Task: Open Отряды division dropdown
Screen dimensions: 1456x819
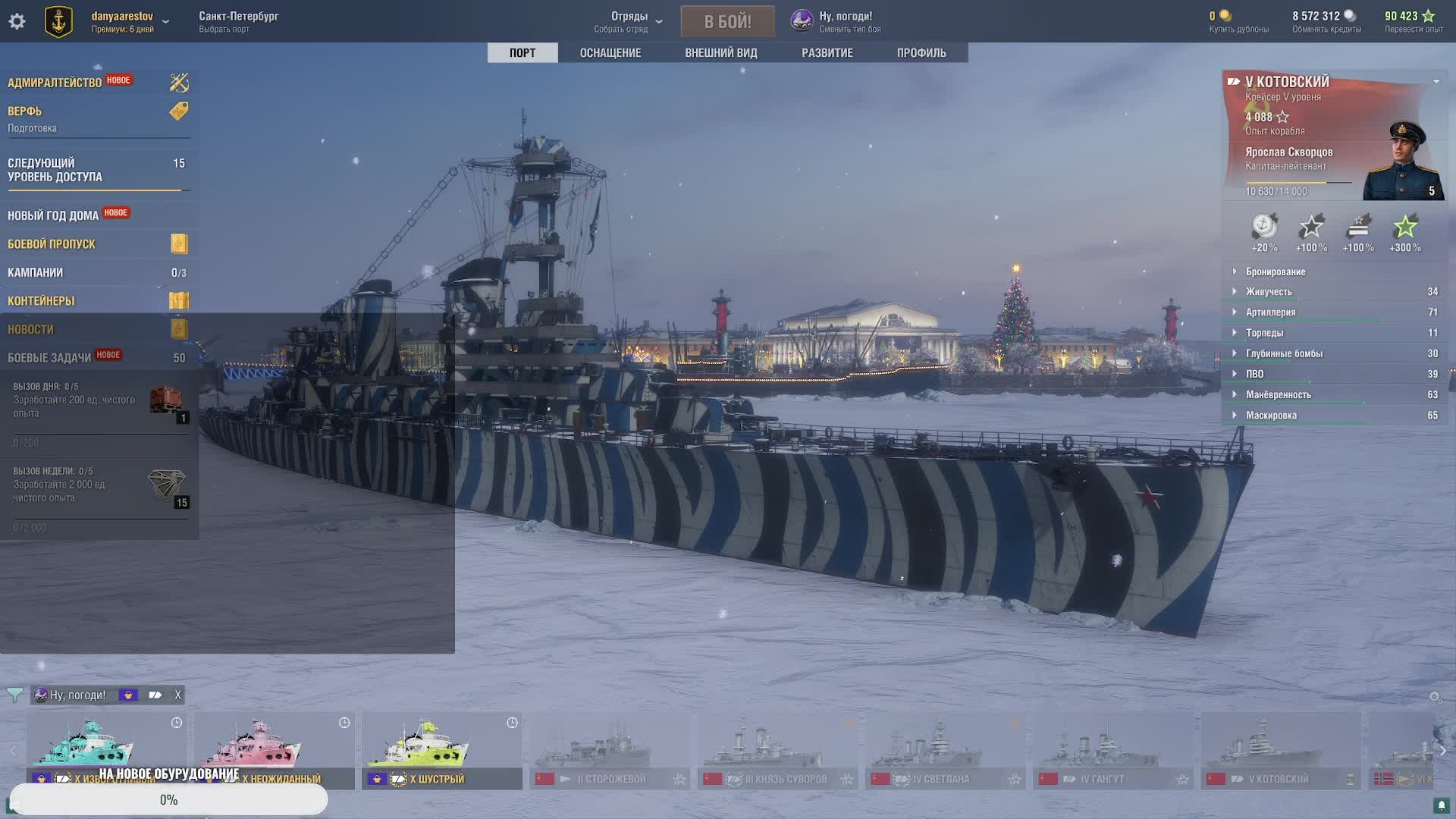Action: 629,21
